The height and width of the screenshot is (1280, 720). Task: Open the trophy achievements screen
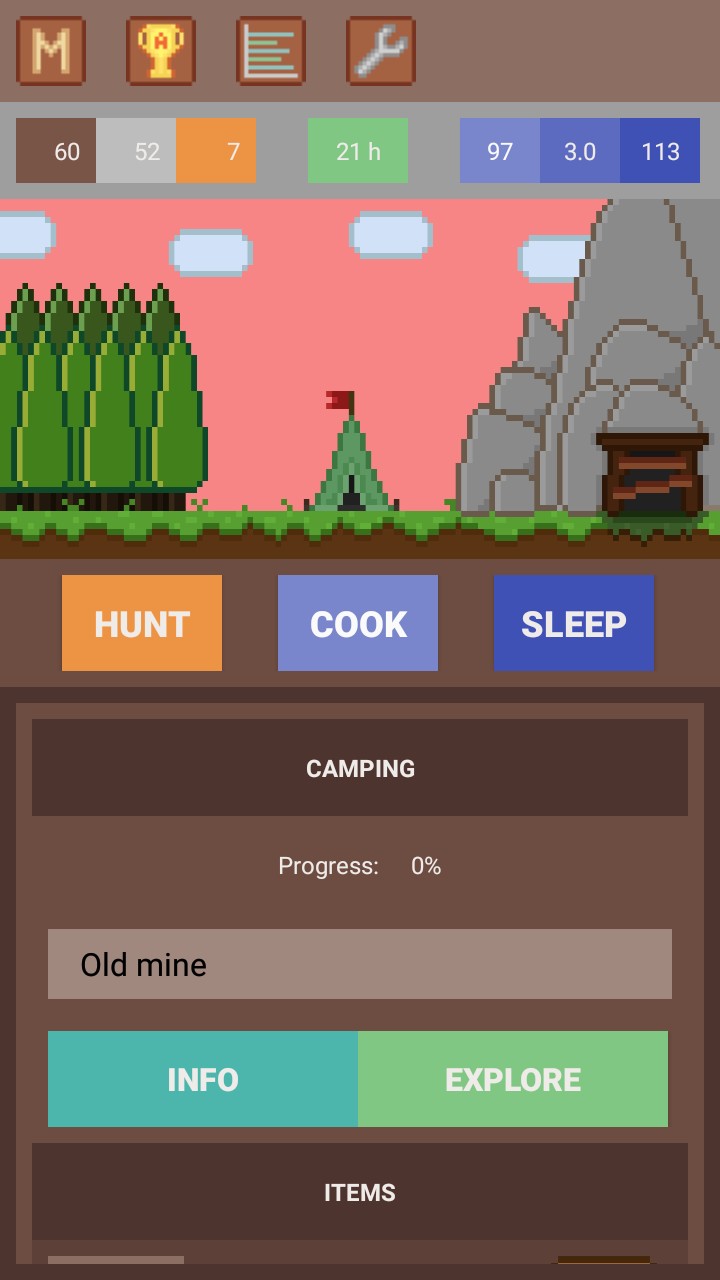point(161,51)
